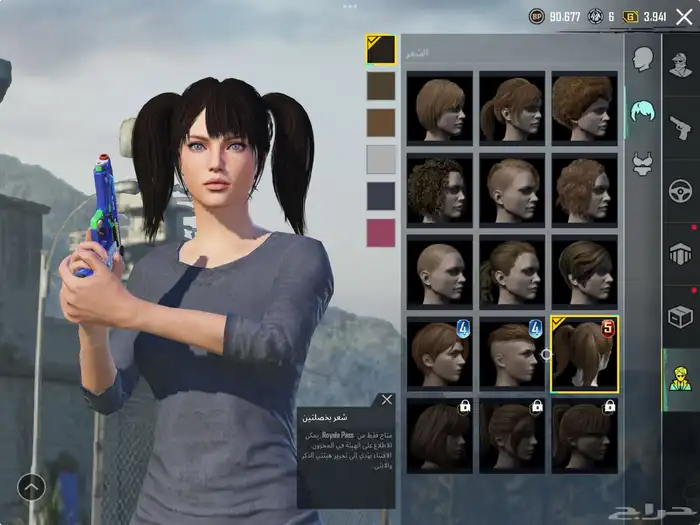Close the twin pigtails info tooltip
The image size is (700, 525).
[387, 400]
